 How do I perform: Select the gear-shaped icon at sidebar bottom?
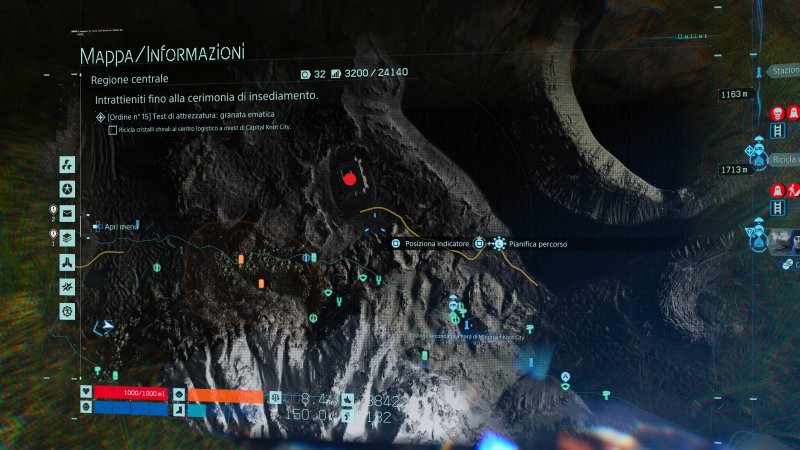click(67, 311)
